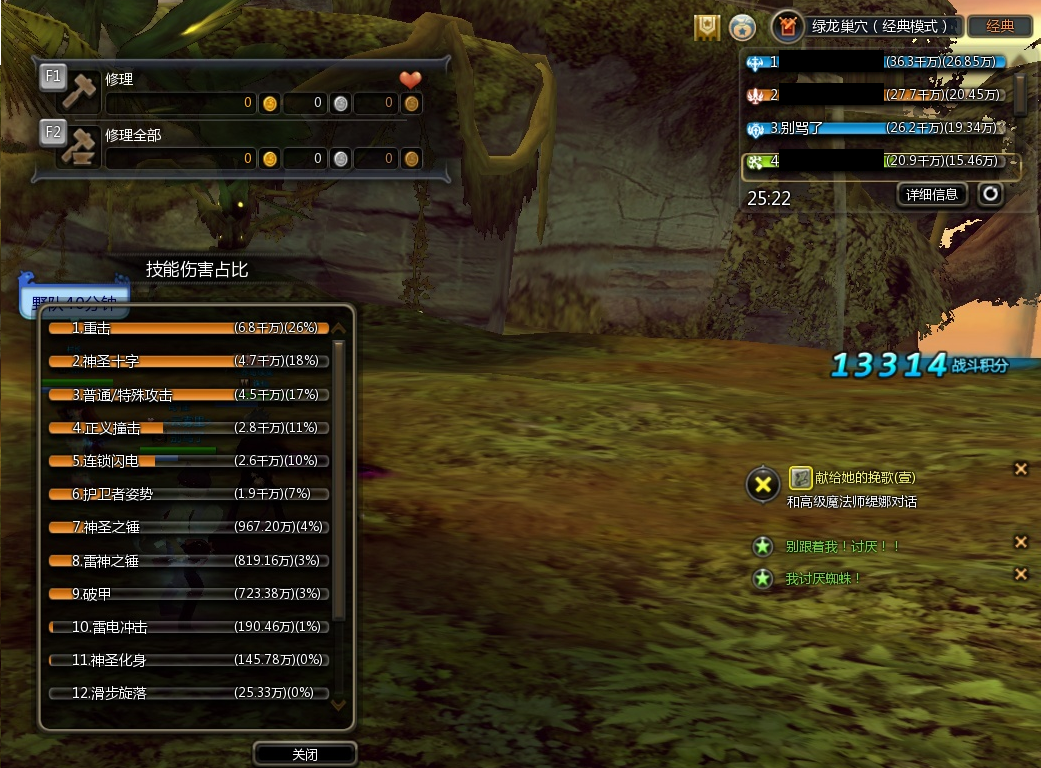Choose the F2 修理全部 option
The width and height of the screenshot is (1041, 768).
(x=78, y=145)
